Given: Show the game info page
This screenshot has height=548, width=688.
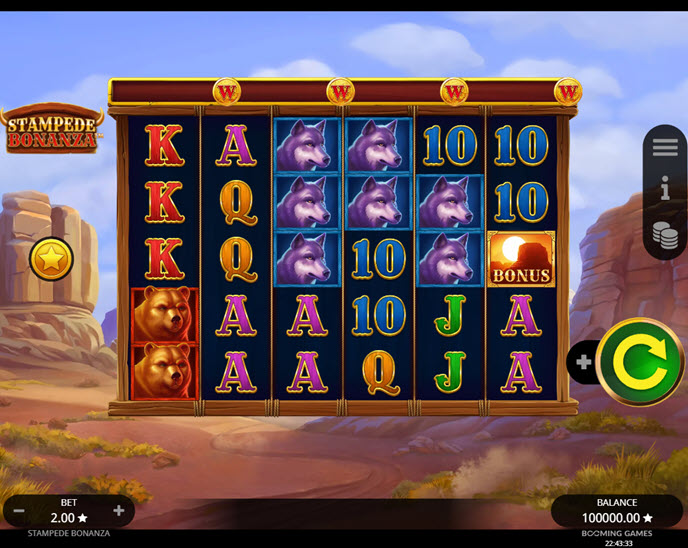Looking at the screenshot, I should click(665, 188).
